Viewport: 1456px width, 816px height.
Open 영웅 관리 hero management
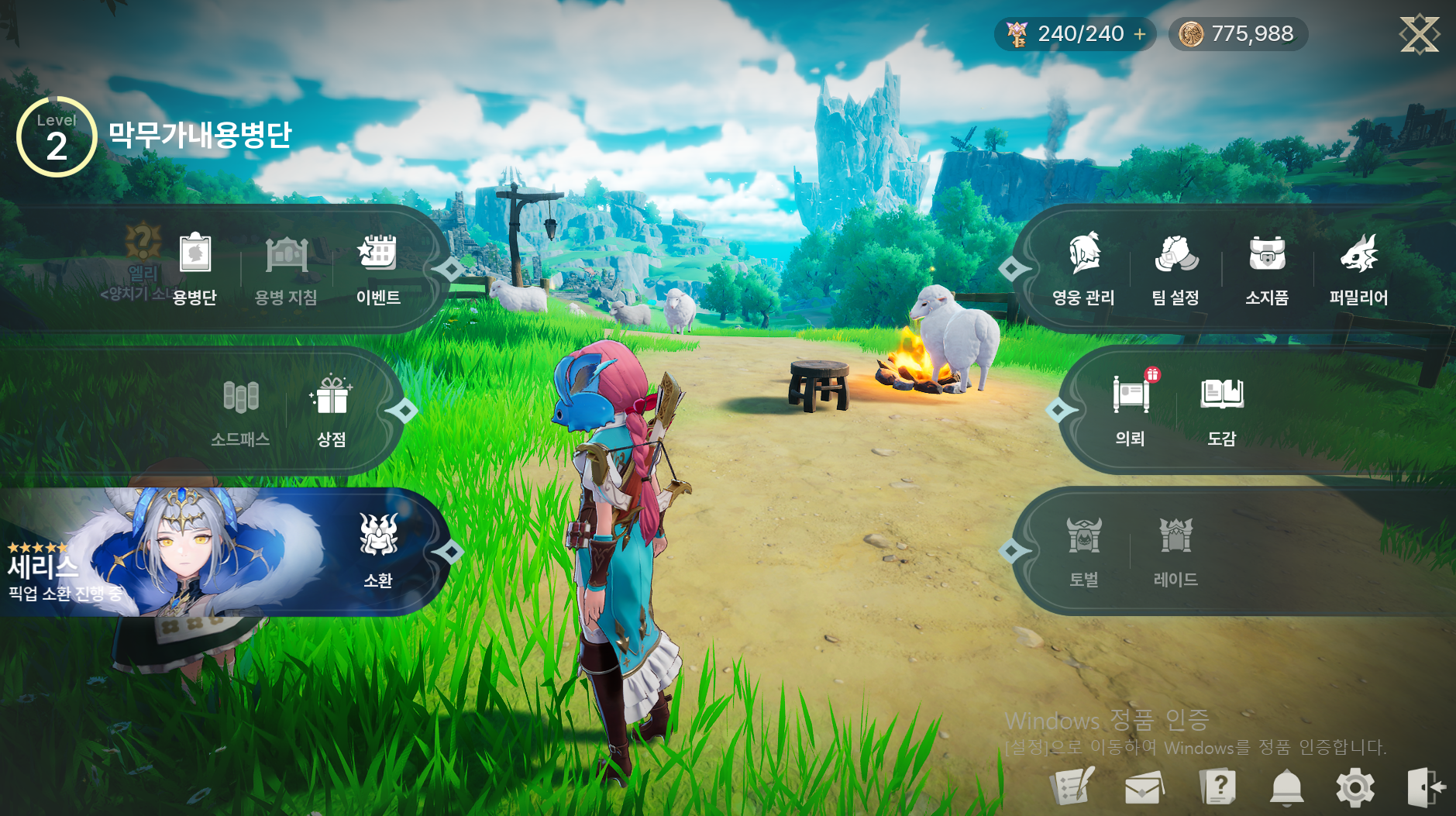point(1083,267)
